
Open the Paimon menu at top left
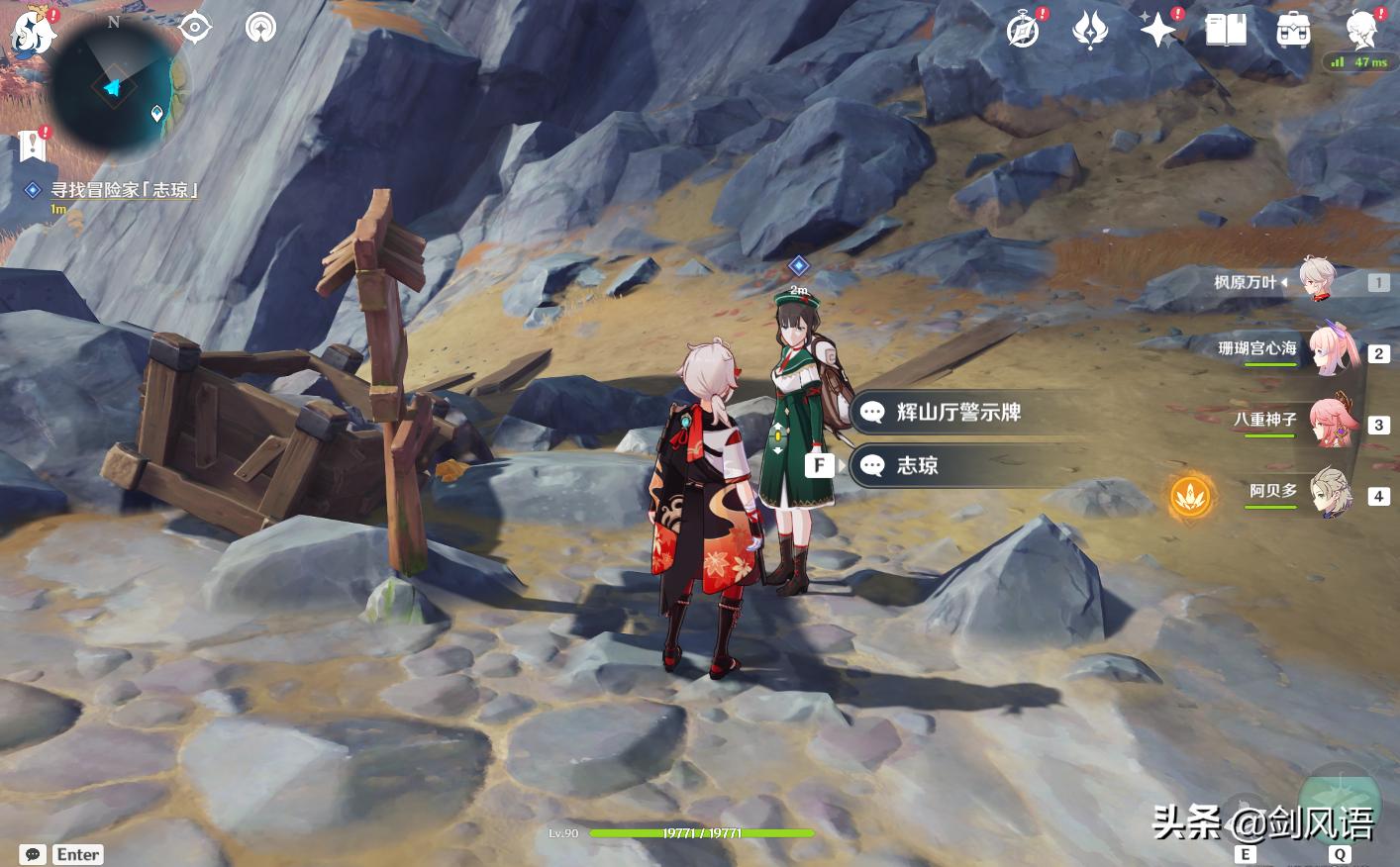pyautogui.click(x=30, y=30)
